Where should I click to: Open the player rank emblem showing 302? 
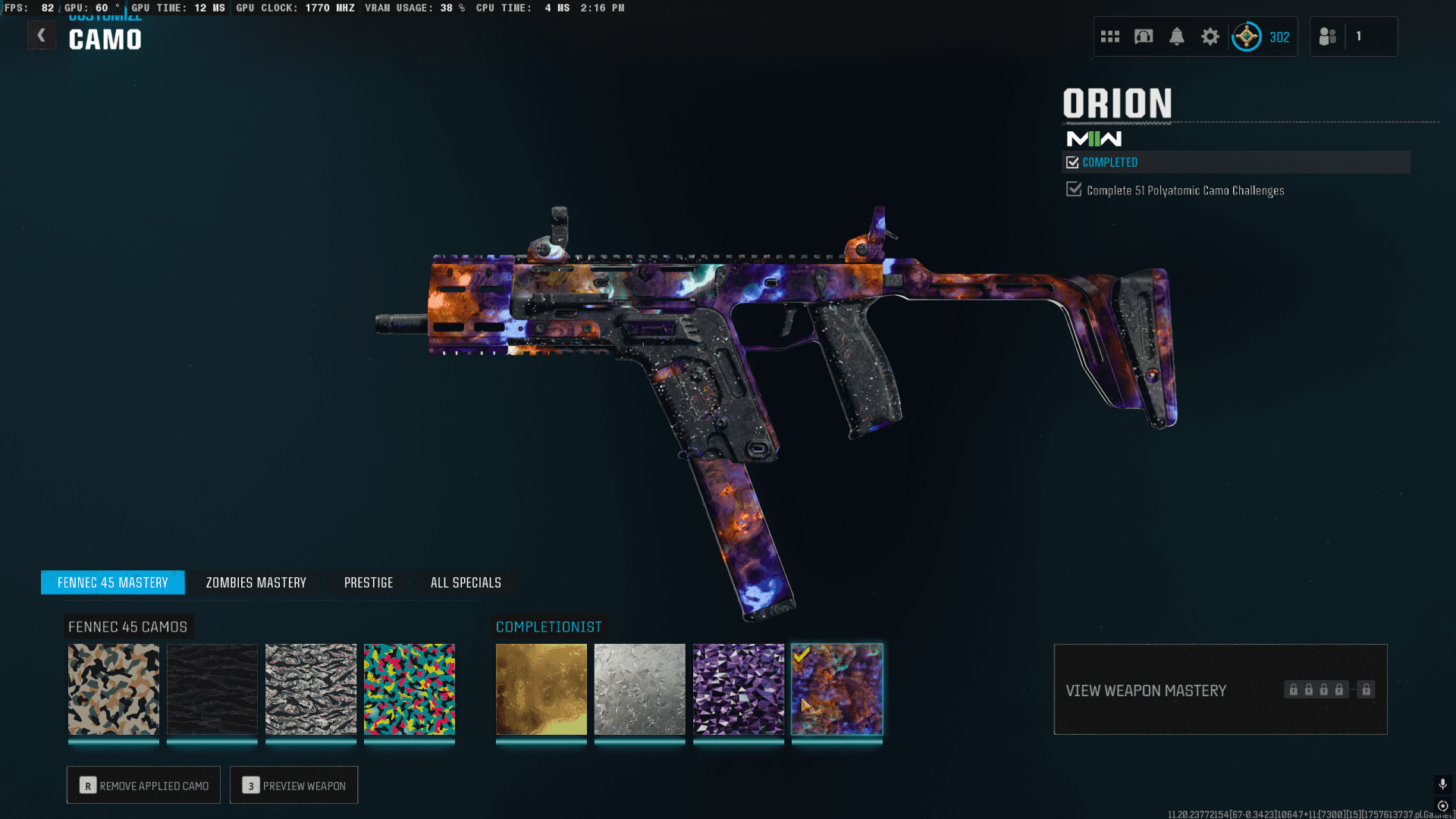[1247, 36]
